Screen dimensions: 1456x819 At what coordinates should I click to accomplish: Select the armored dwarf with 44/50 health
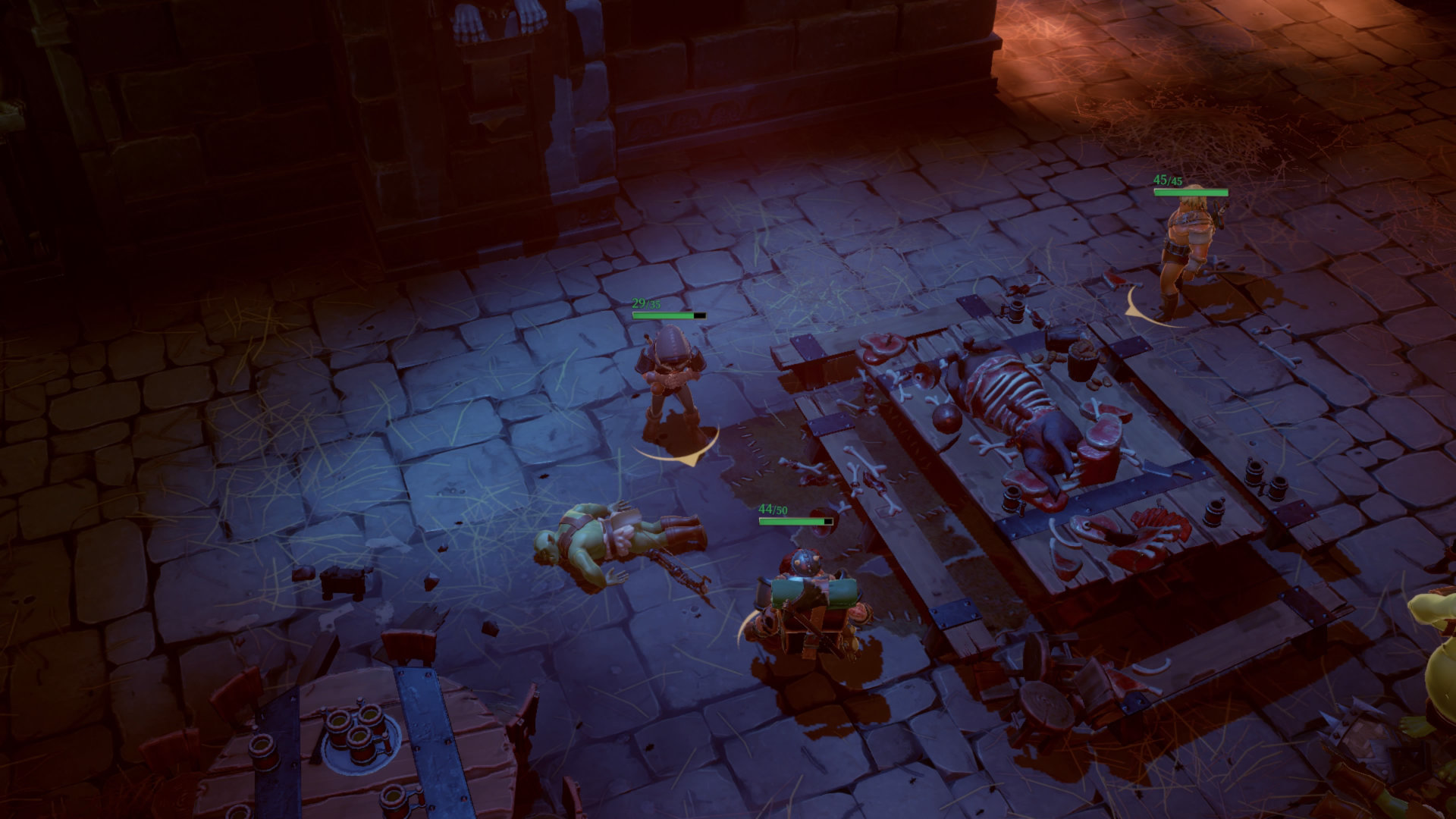(x=805, y=604)
